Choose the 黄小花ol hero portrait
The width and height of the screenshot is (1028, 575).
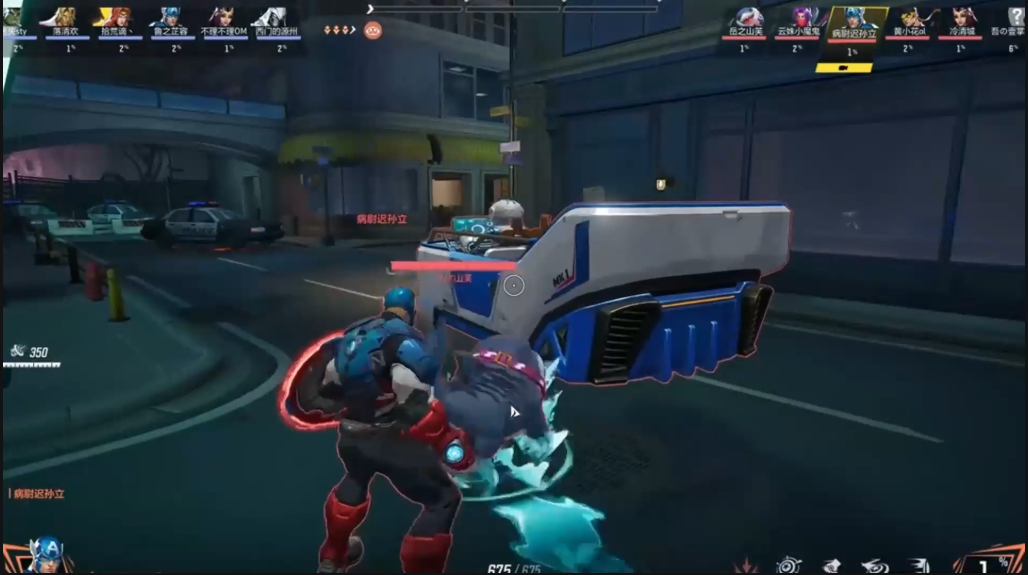(911, 17)
